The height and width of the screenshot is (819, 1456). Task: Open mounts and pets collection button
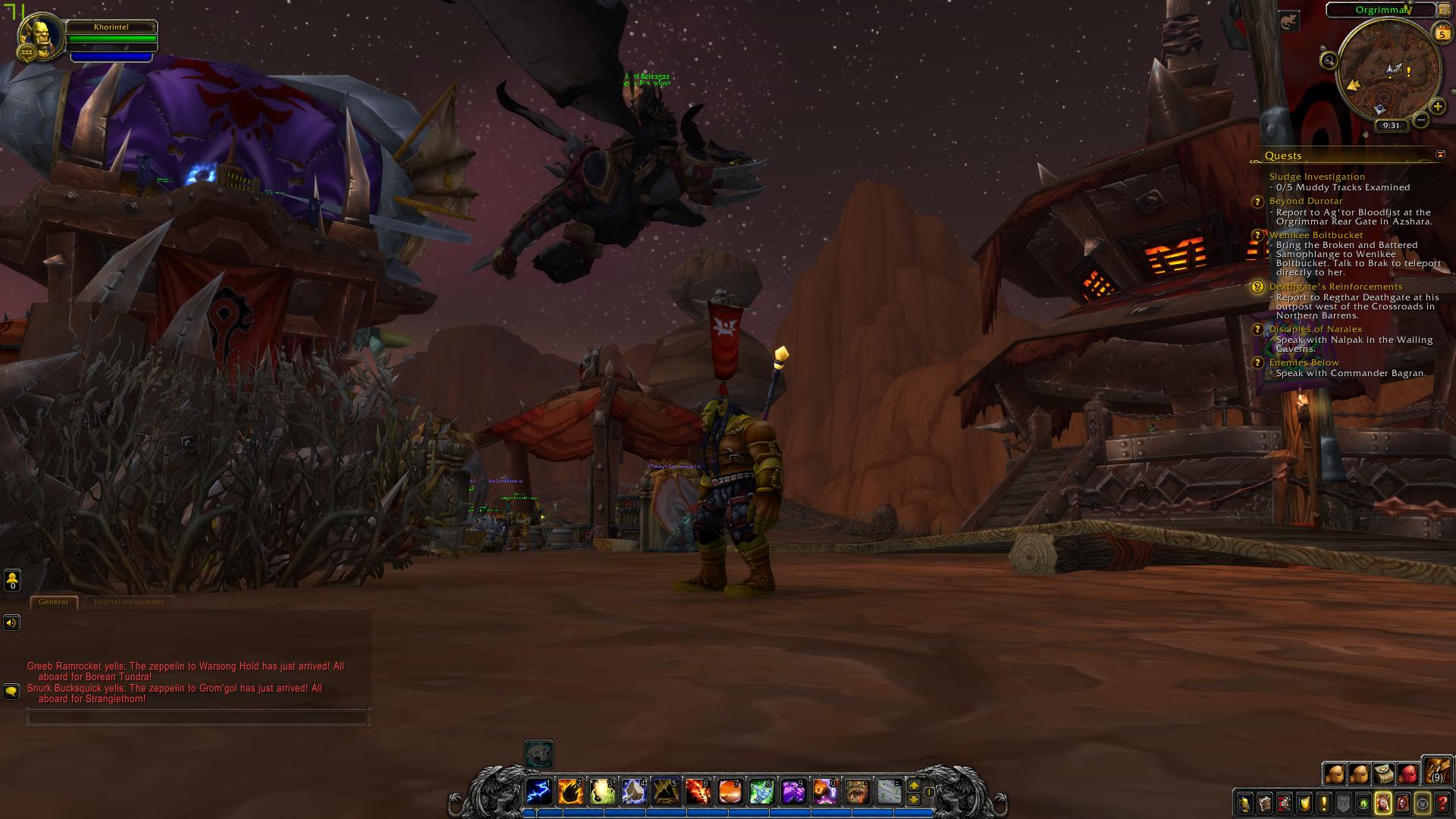1383,803
